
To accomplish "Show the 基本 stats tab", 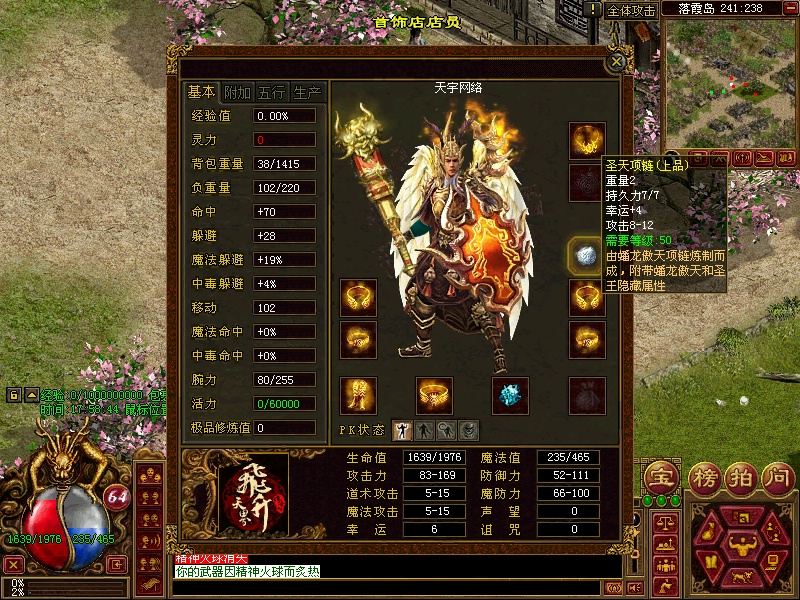I will tap(202, 92).
